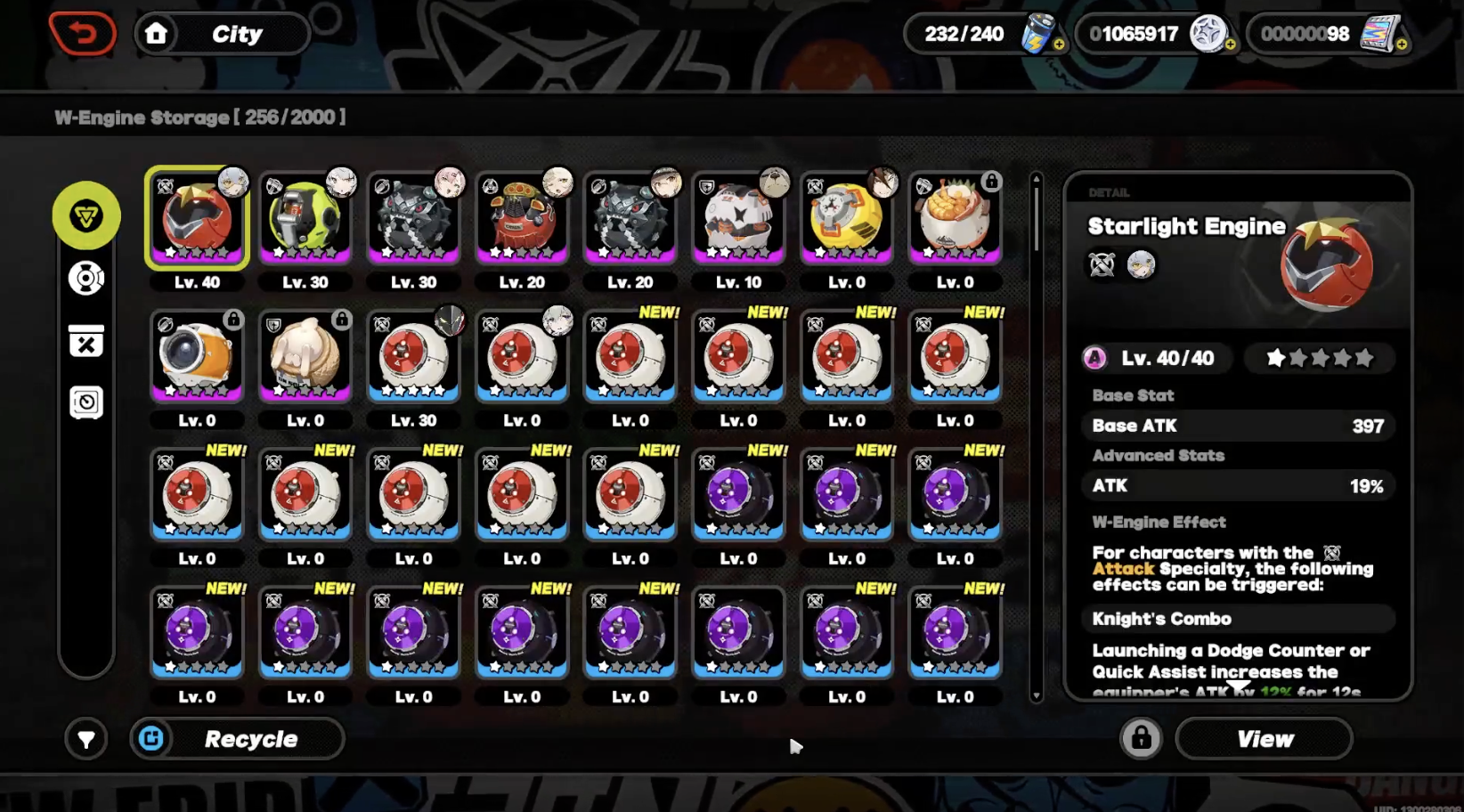Select the Lv. 30 green W-Engine thumbnail
The image size is (1464, 812).
305,216
